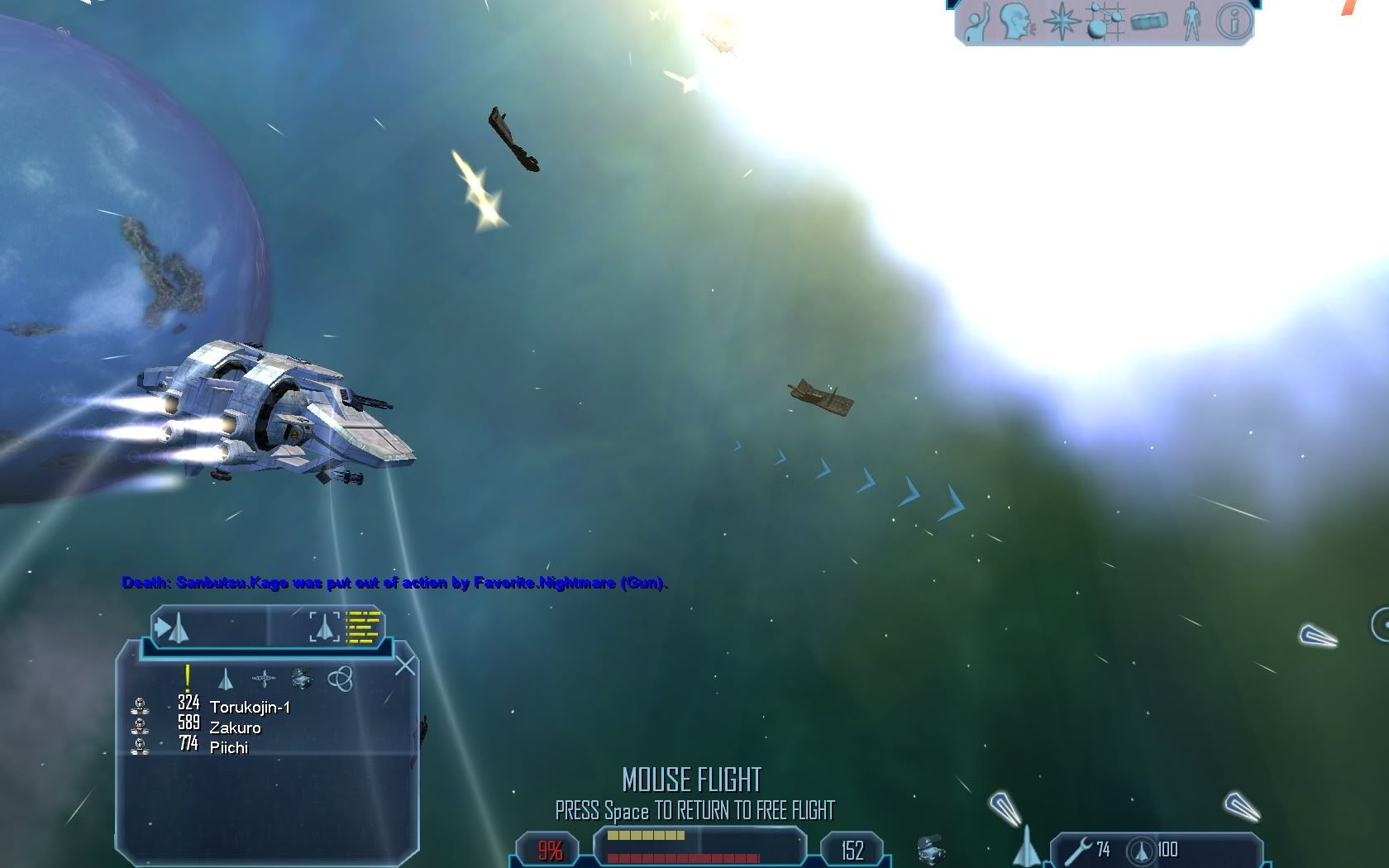Filter contacts by important exclamation mark
This screenshot has height=868, width=1389.
[188, 678]
